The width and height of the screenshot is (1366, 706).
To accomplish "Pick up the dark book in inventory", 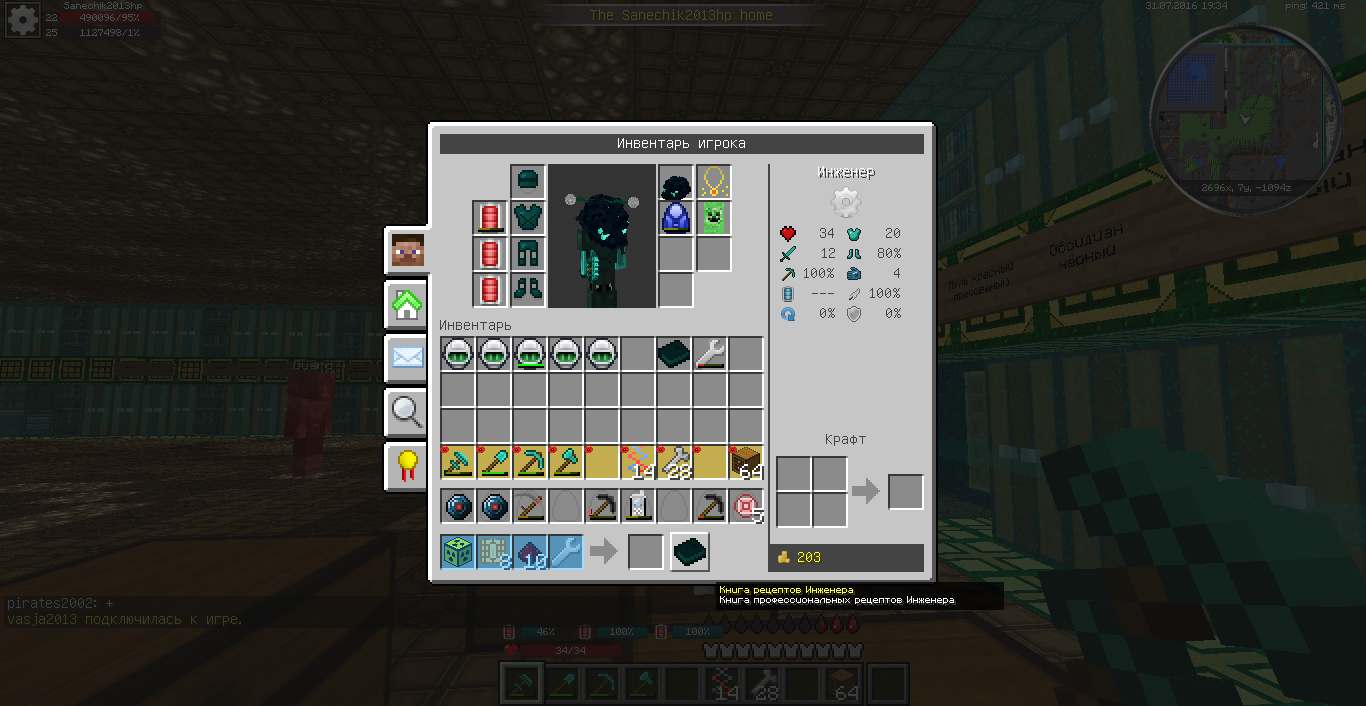I will pos(674,354).
